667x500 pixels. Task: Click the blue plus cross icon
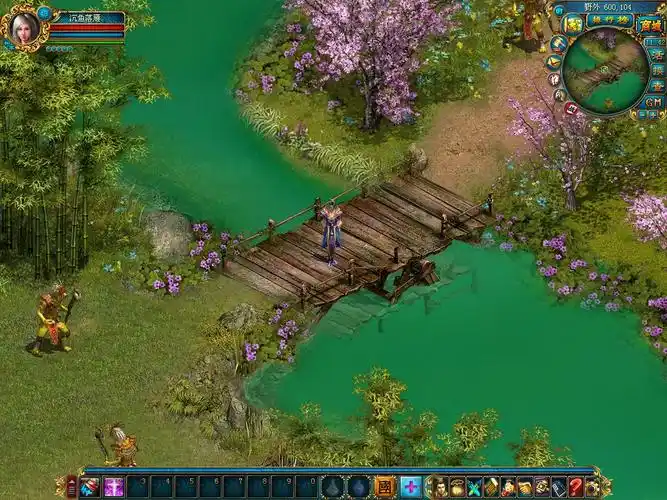410,487
